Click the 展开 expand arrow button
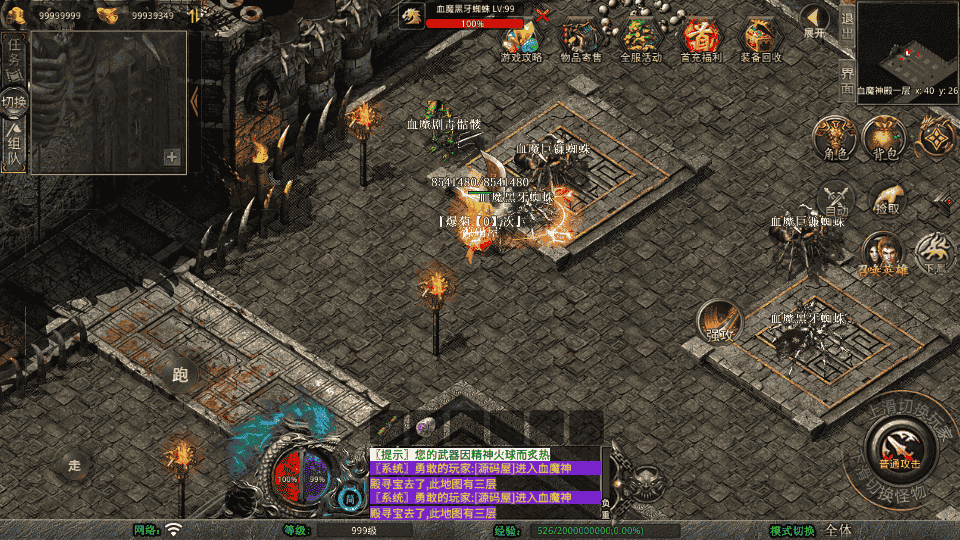Viewport: 960px width, 540px height. click(815, 20)
